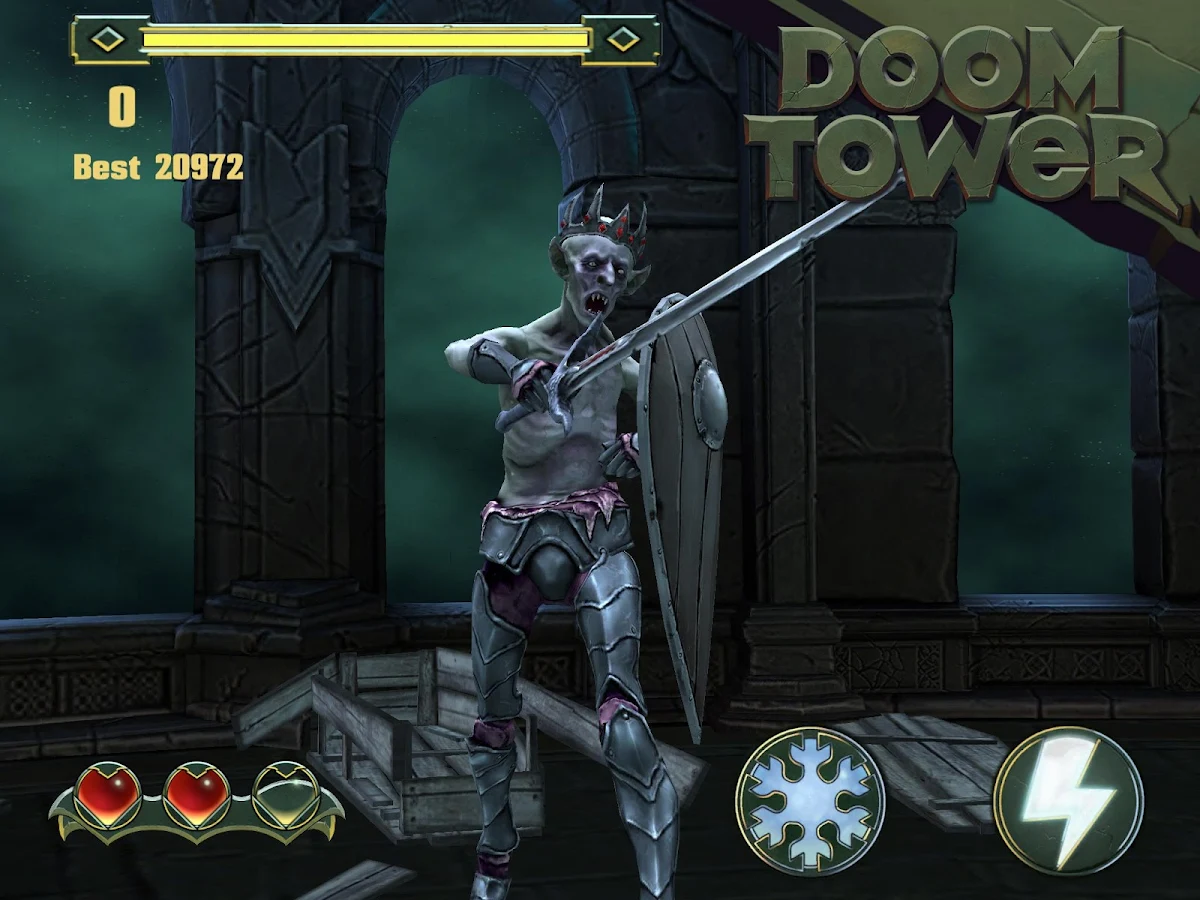Use the lightning bolt power
This screenshot has width=1200, height=900.
point(1068,801)
